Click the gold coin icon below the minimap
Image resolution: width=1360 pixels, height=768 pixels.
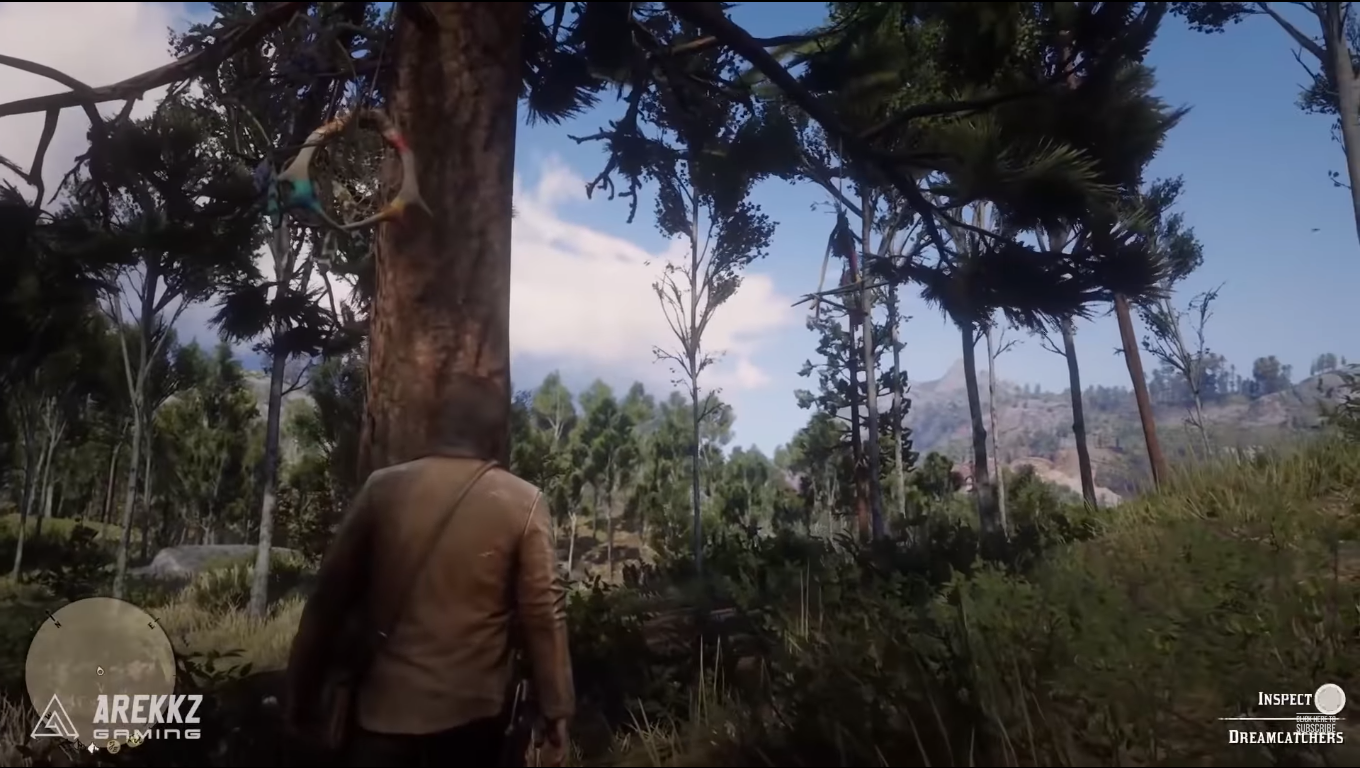point(114,747)
